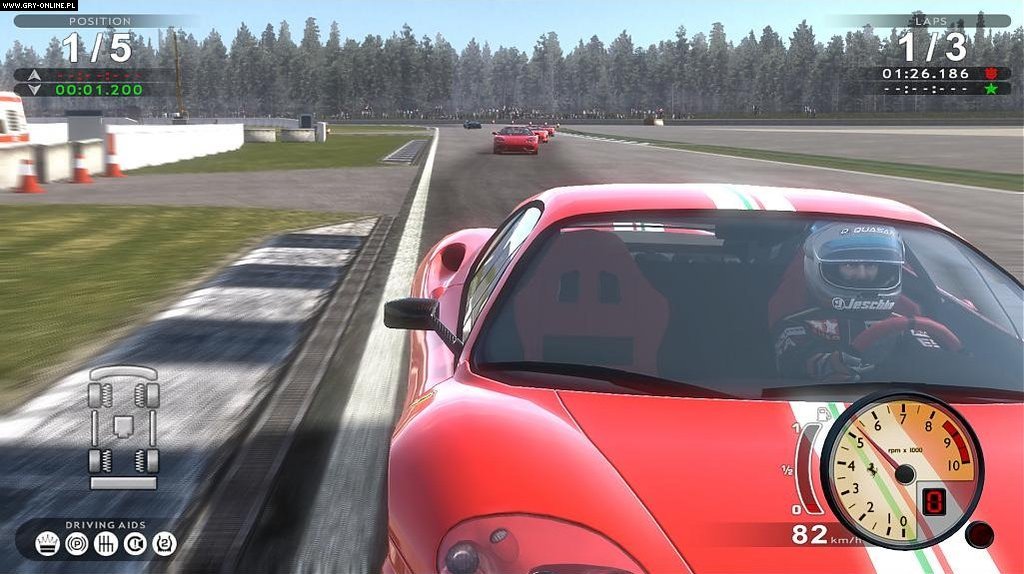
Task: Select the crown-shaped driving aid icon
Action: coord(48,543)
